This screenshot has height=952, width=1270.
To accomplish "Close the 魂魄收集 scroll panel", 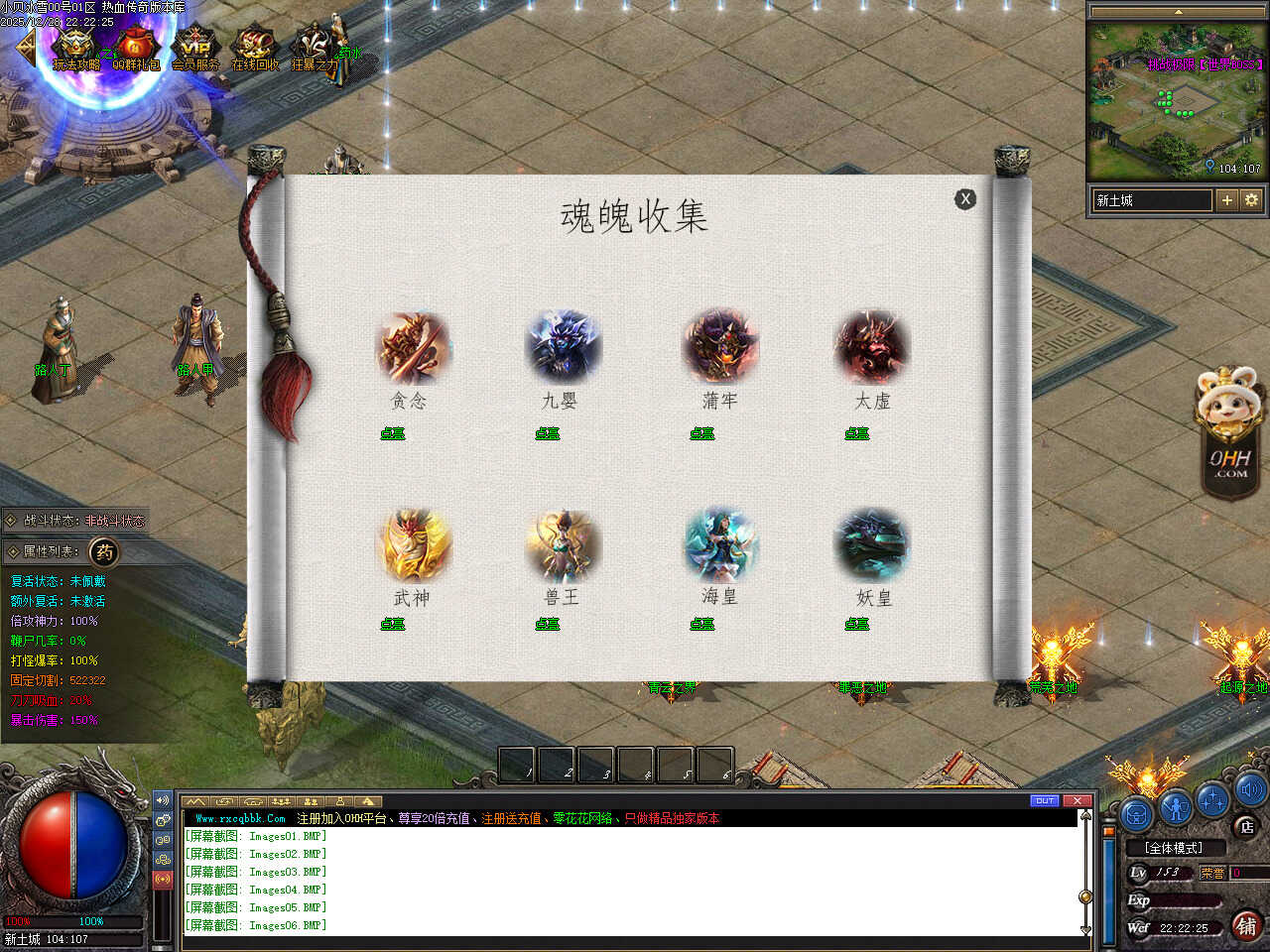I will [964, 199].
